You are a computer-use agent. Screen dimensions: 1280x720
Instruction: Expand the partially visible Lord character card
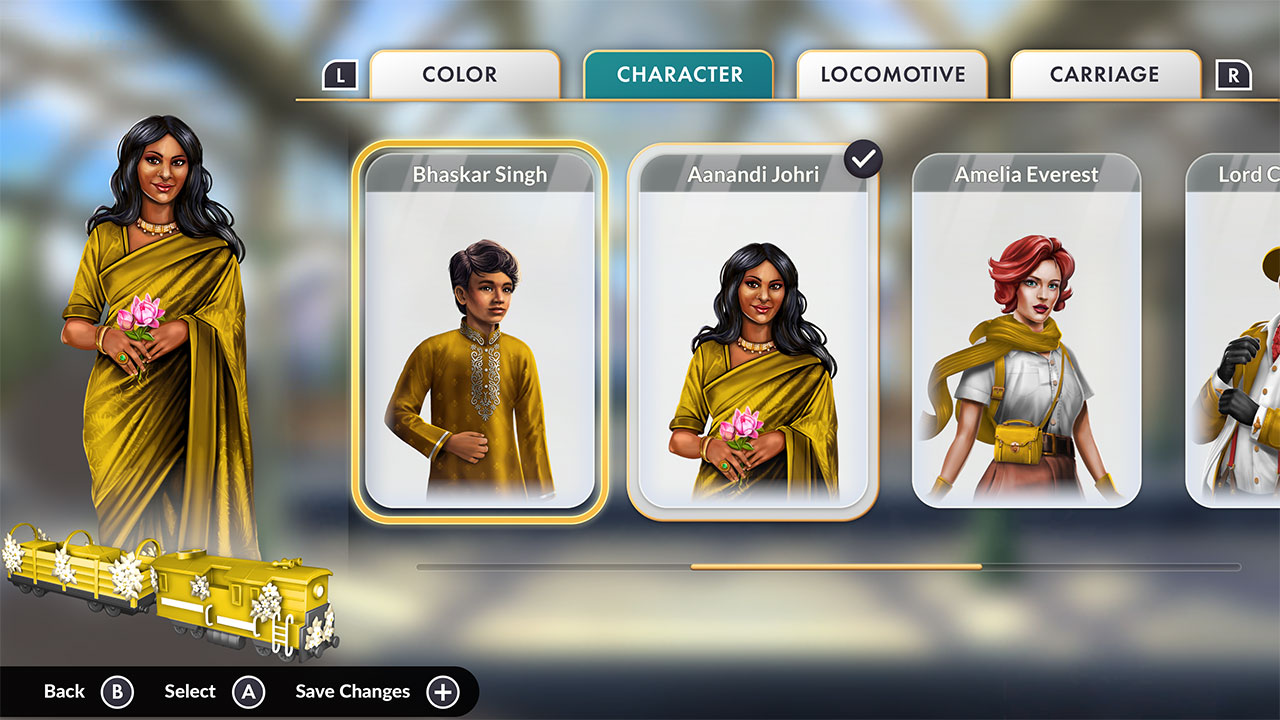point(1240,330)
